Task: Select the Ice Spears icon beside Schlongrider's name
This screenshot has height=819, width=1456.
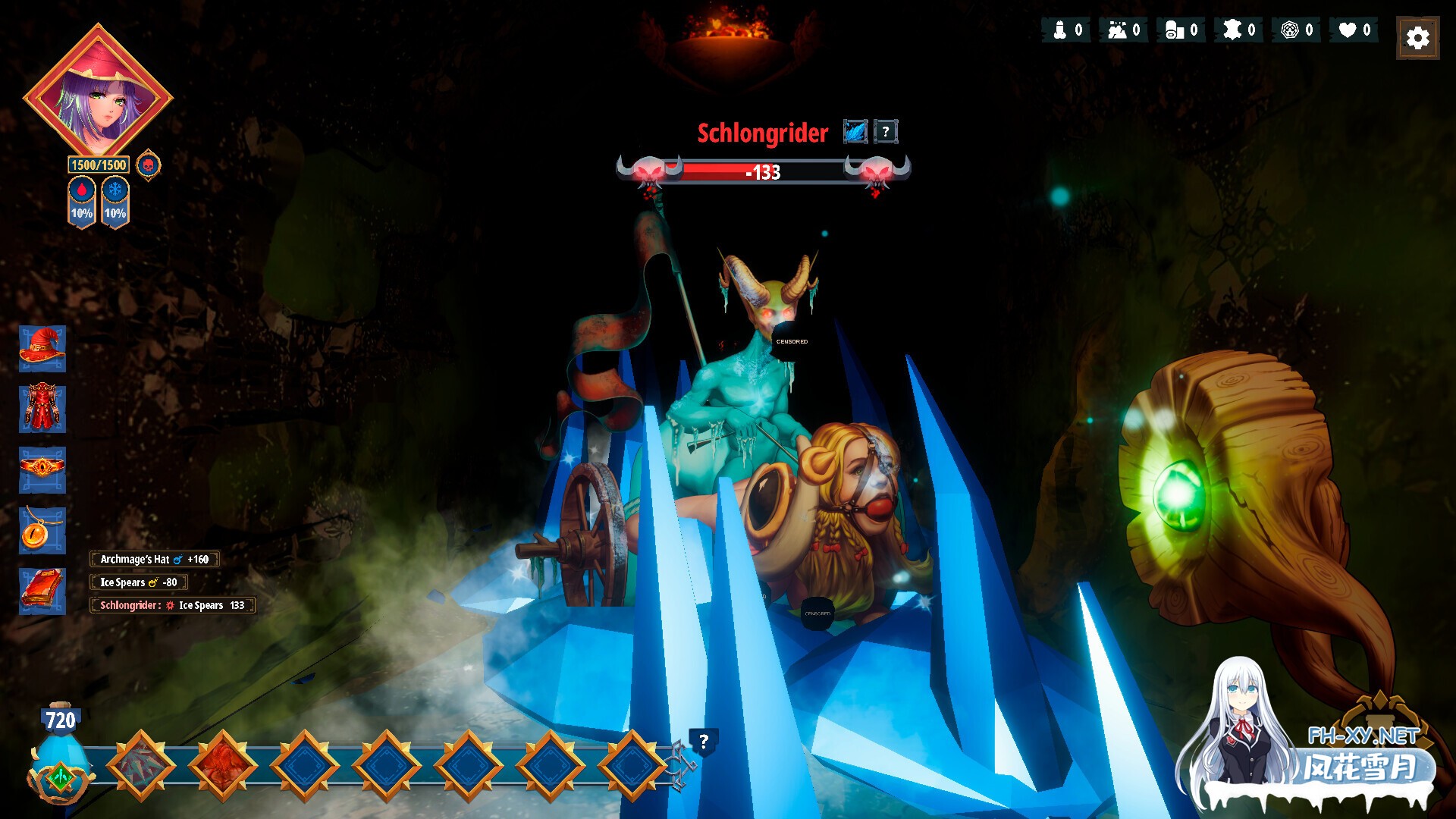Action: 854,130
